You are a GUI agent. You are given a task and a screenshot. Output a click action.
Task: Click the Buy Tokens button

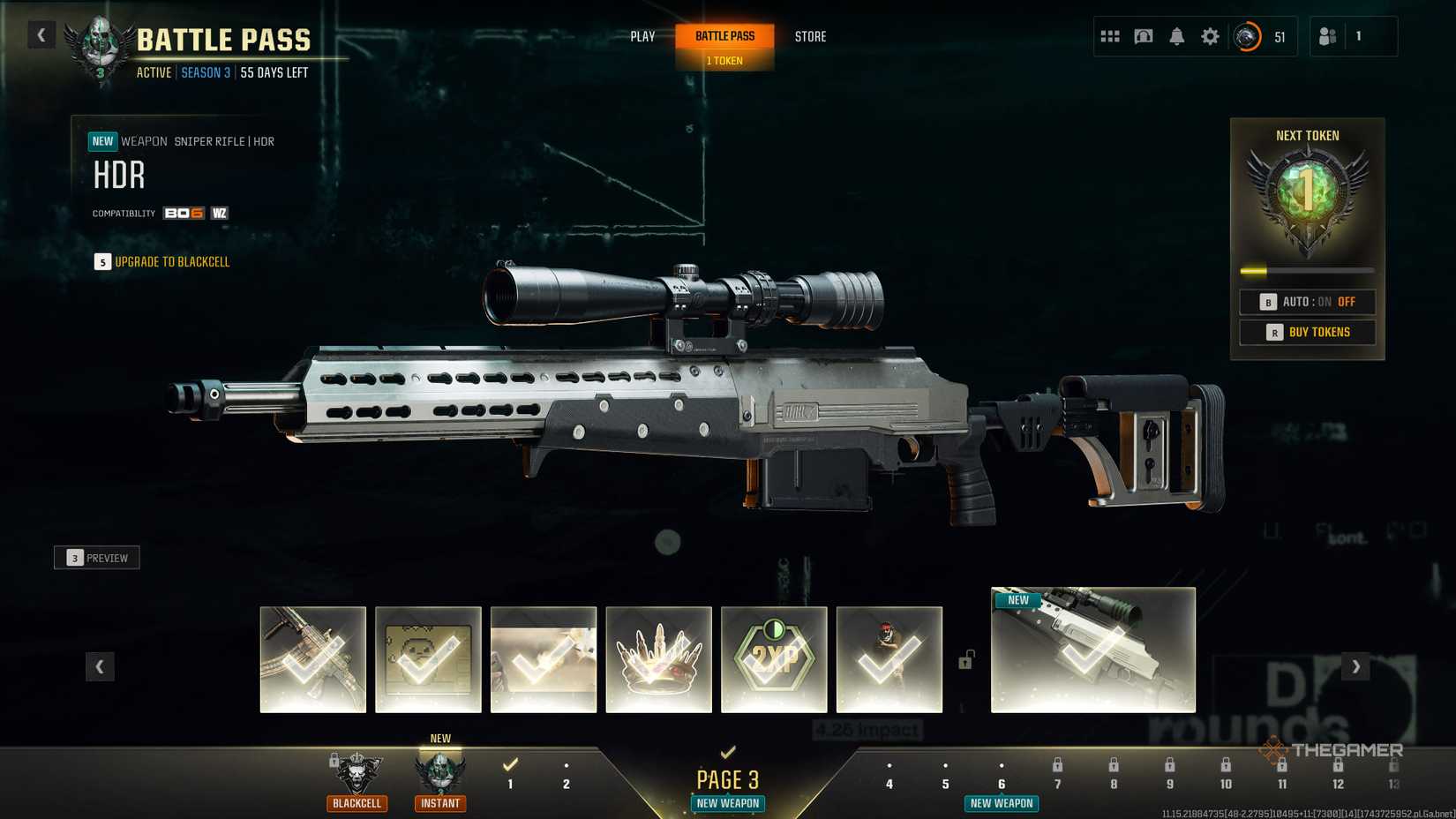point(1307,332)
